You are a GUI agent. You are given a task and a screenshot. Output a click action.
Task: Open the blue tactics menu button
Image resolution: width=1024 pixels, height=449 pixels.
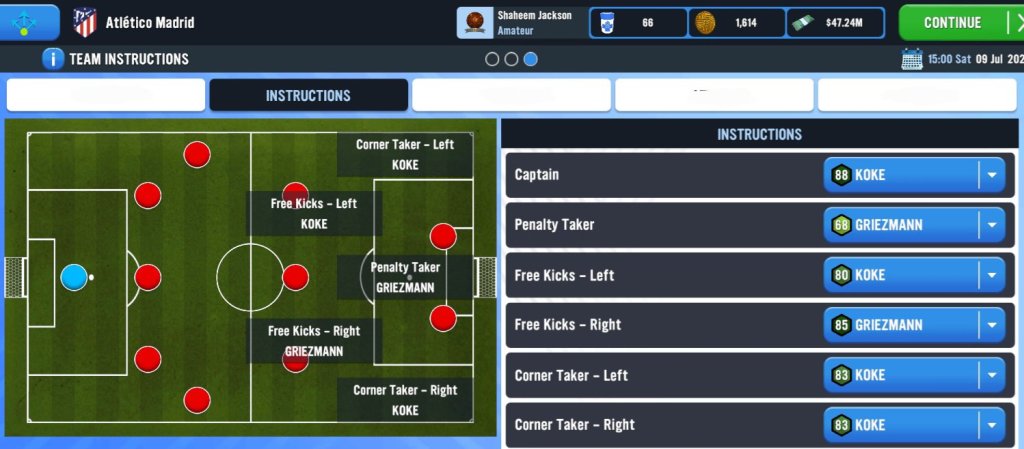pyautogui.click(x=29, y=21)
